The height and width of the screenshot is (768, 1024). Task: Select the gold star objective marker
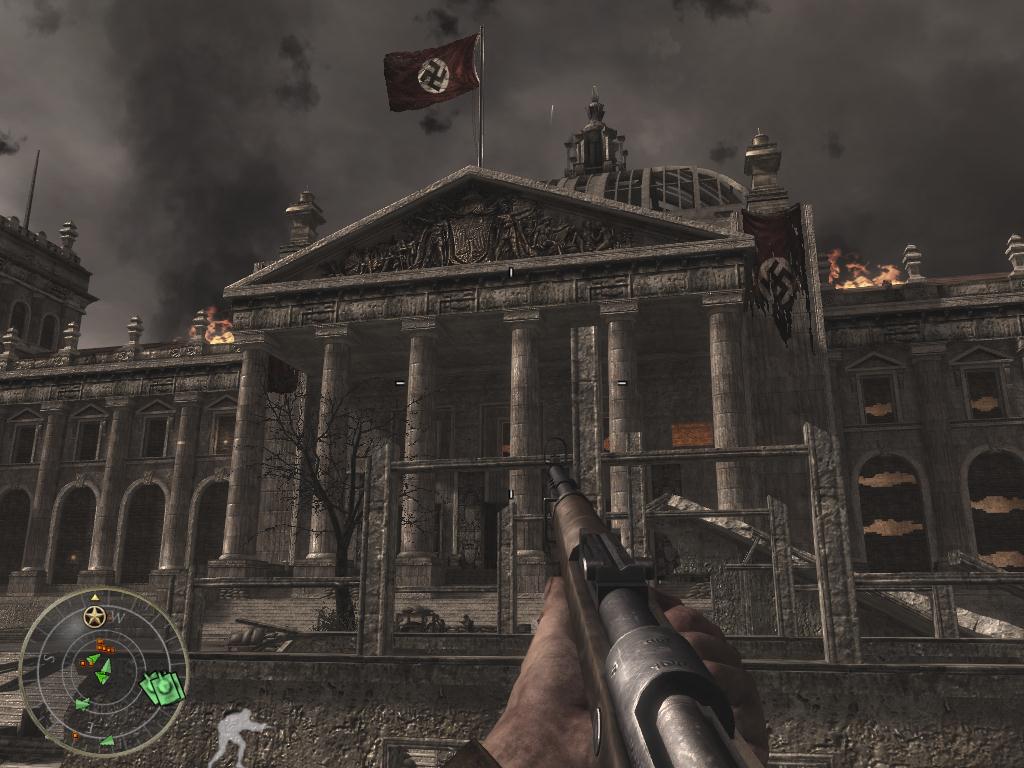tap(95, 616)
